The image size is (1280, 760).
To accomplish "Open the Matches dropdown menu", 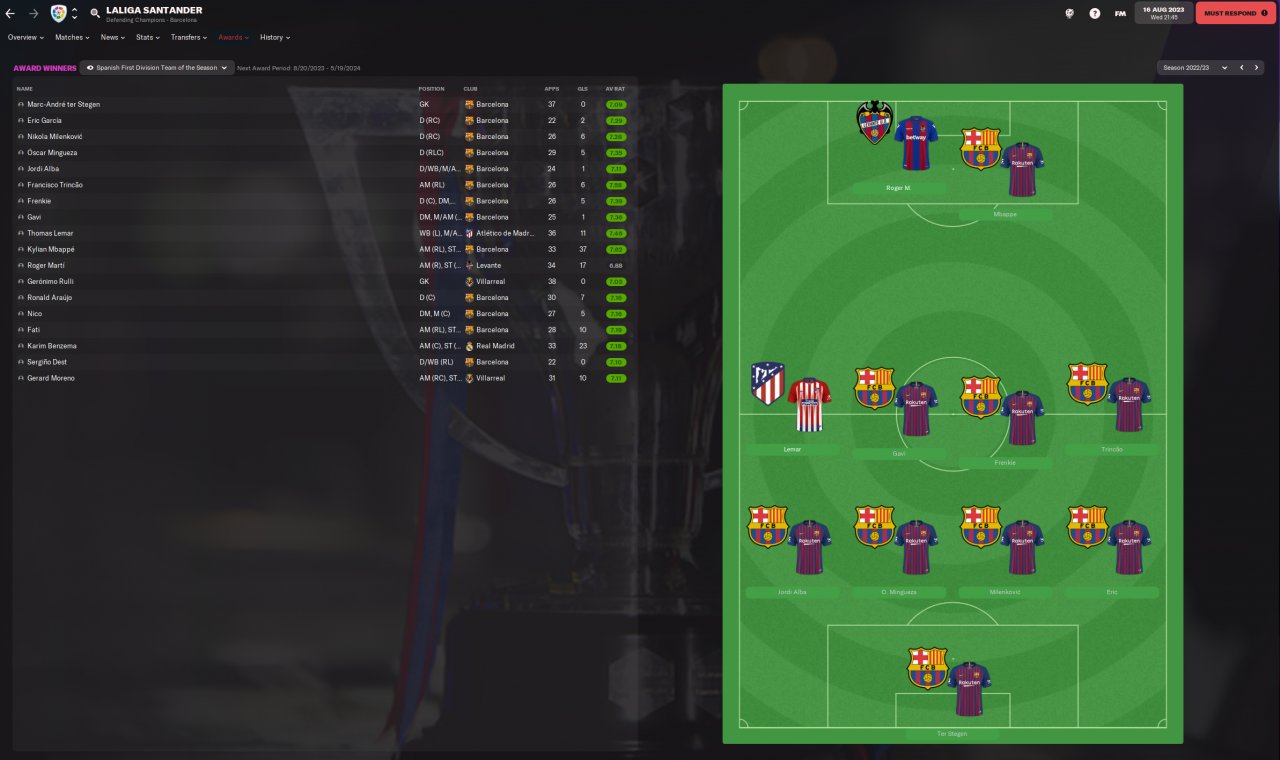I will [x=72, y=37].
